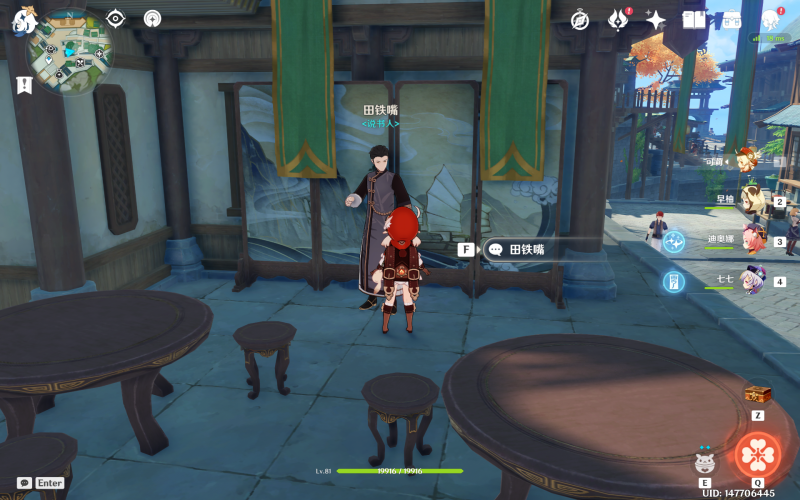This screenshot has height=500, width=800.
Task: Open the adventurer handbook book icon
Action: click(x=693, y=20)
